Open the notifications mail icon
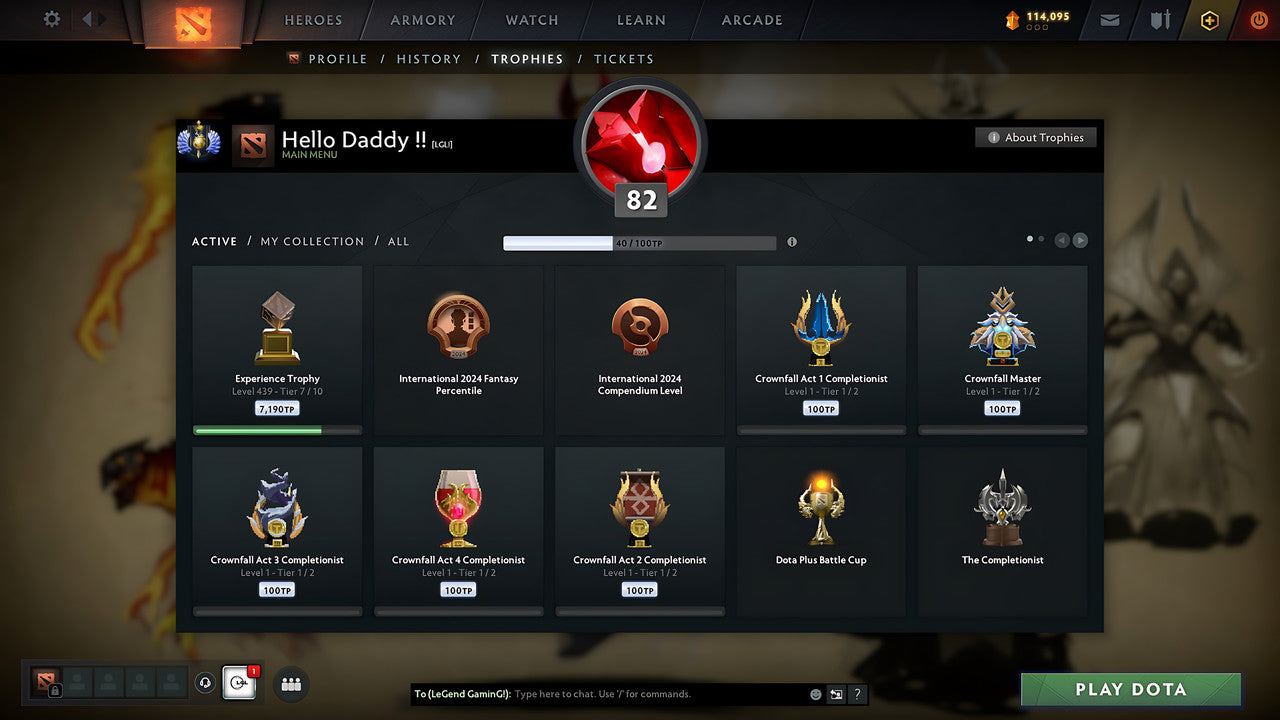Viewport: 1280px width, 720px height. pos(1108,20)
